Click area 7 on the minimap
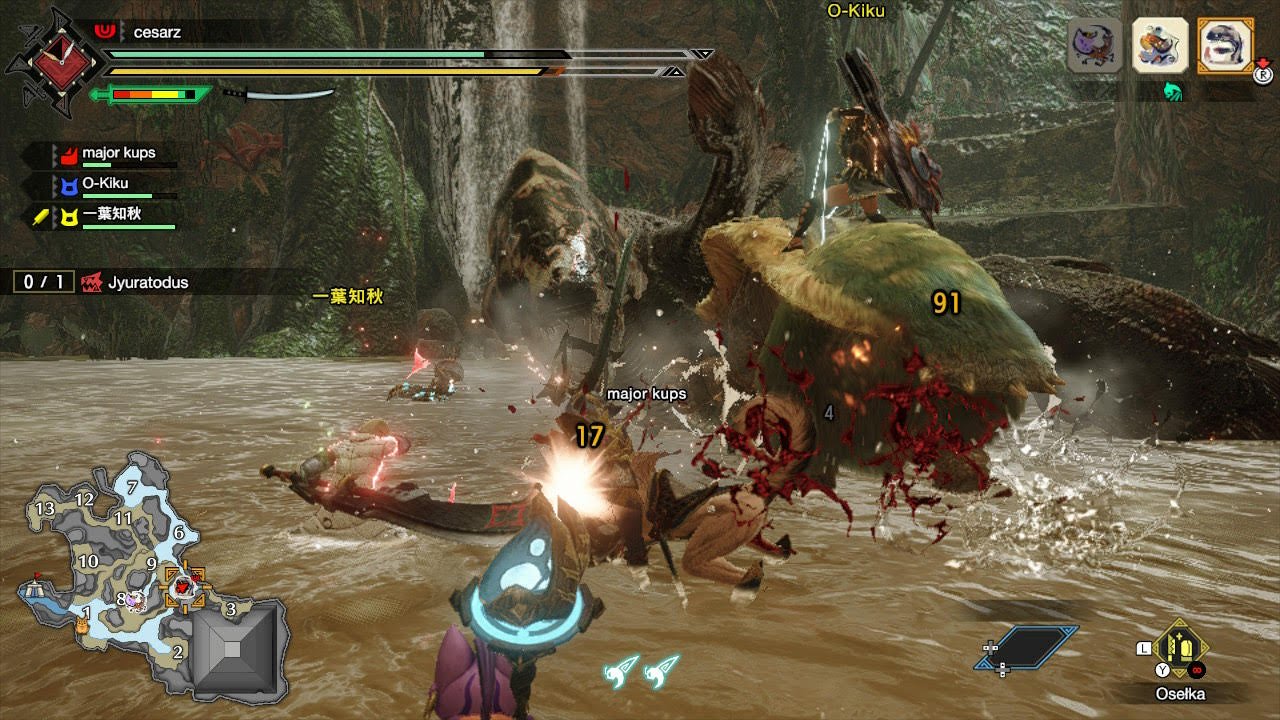Screen dimensions: 1280x720 click(132, 487)
